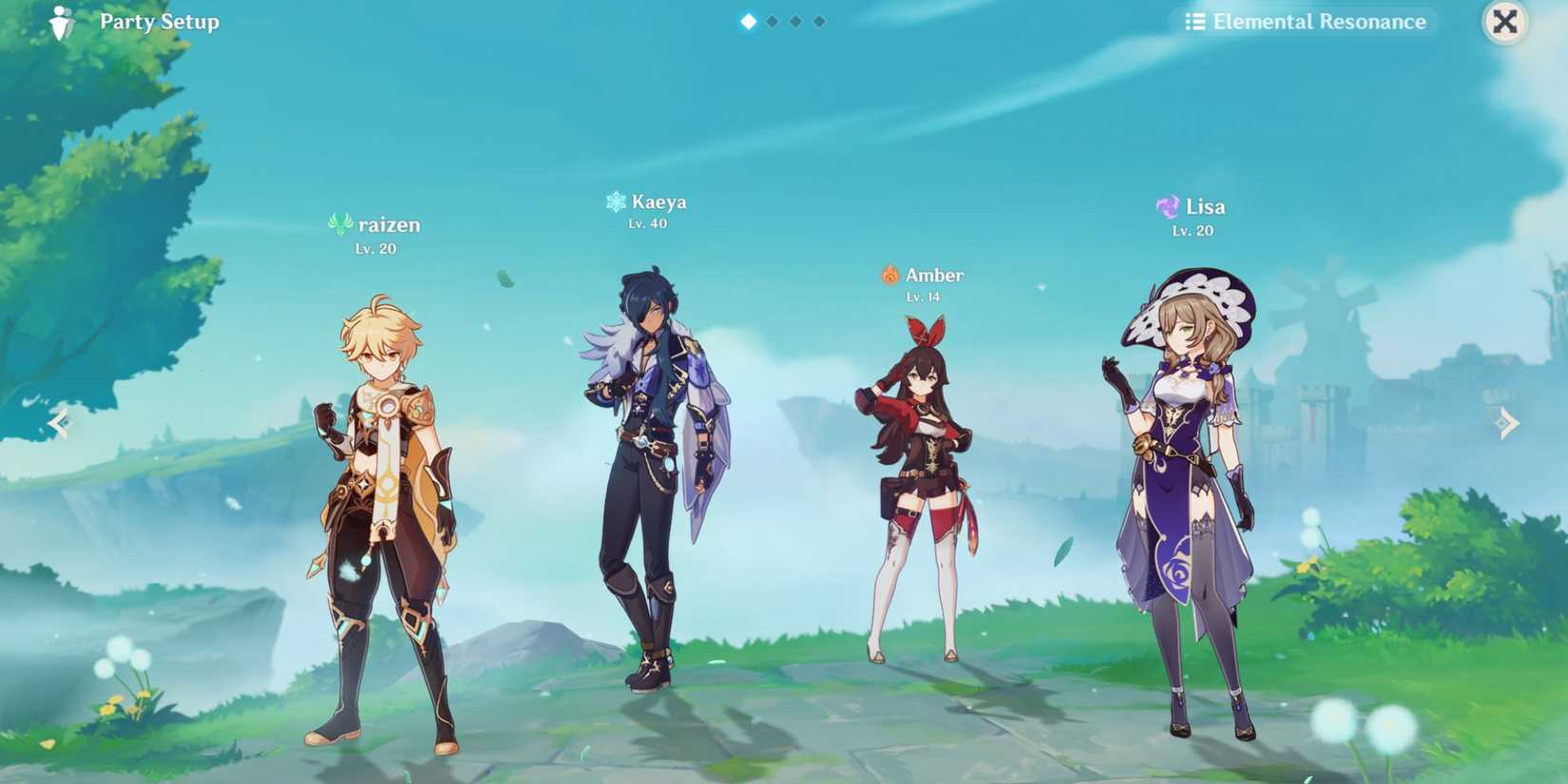Click the list icon beside Elemental Resonance

1195,21
